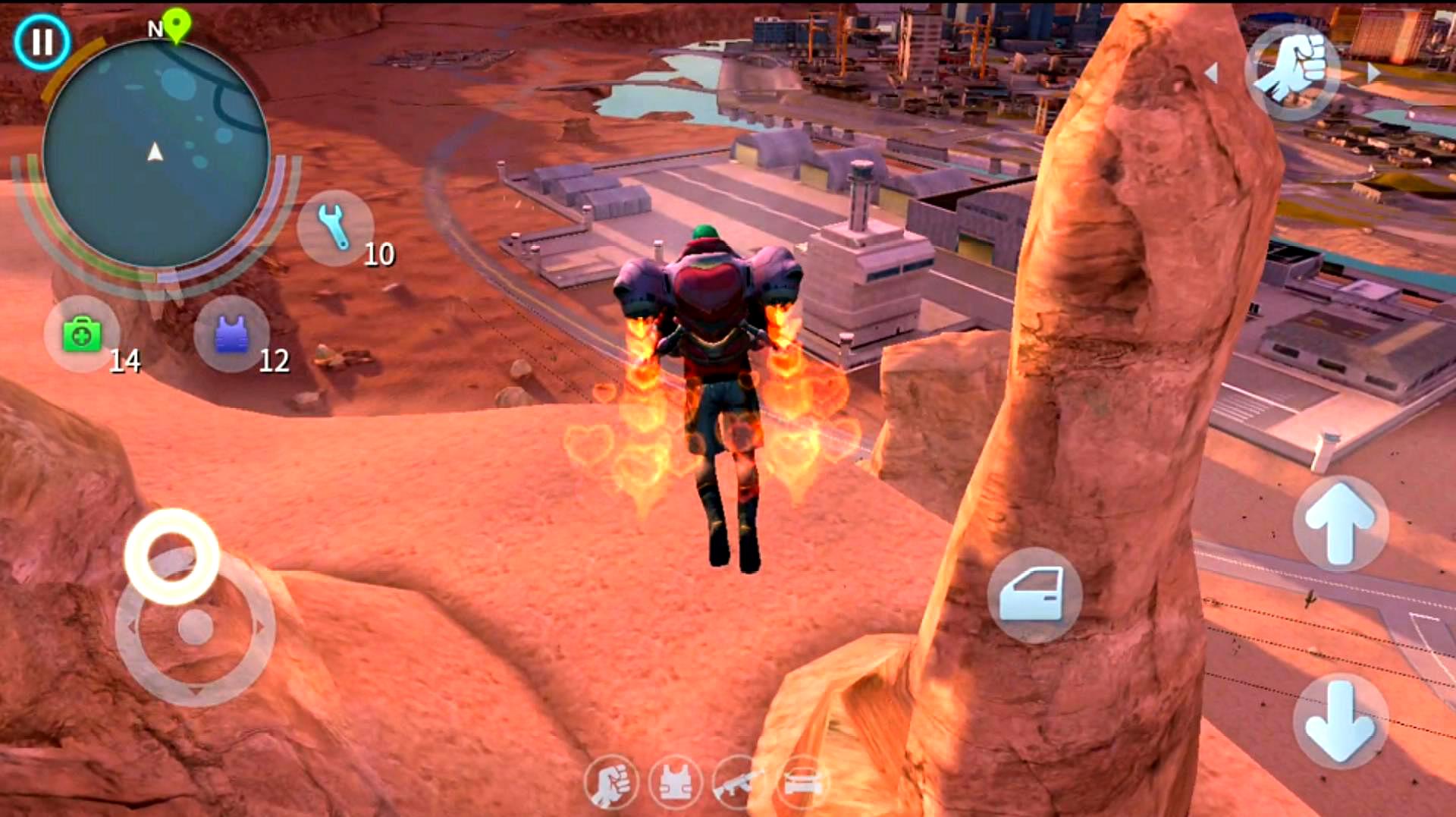Use the green medkit item
Image resolution: width=1456 pixels, height=817 pixels.
tap(82, 335)
